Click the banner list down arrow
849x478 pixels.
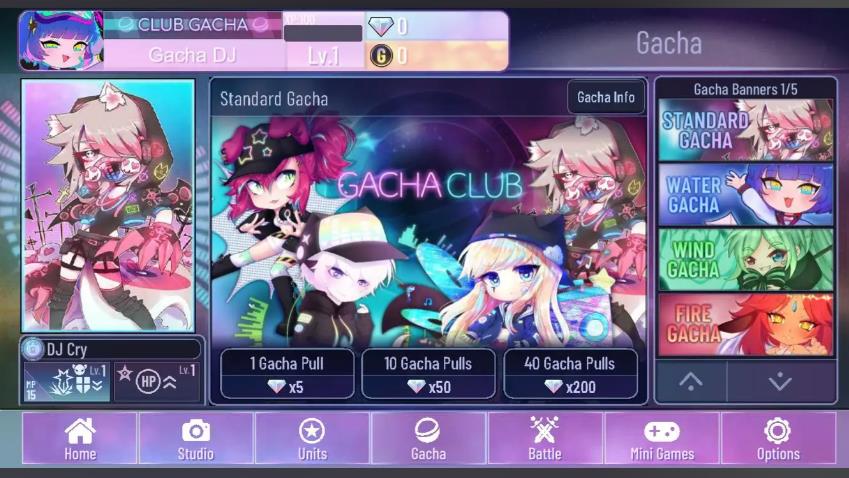click(780, 381)
